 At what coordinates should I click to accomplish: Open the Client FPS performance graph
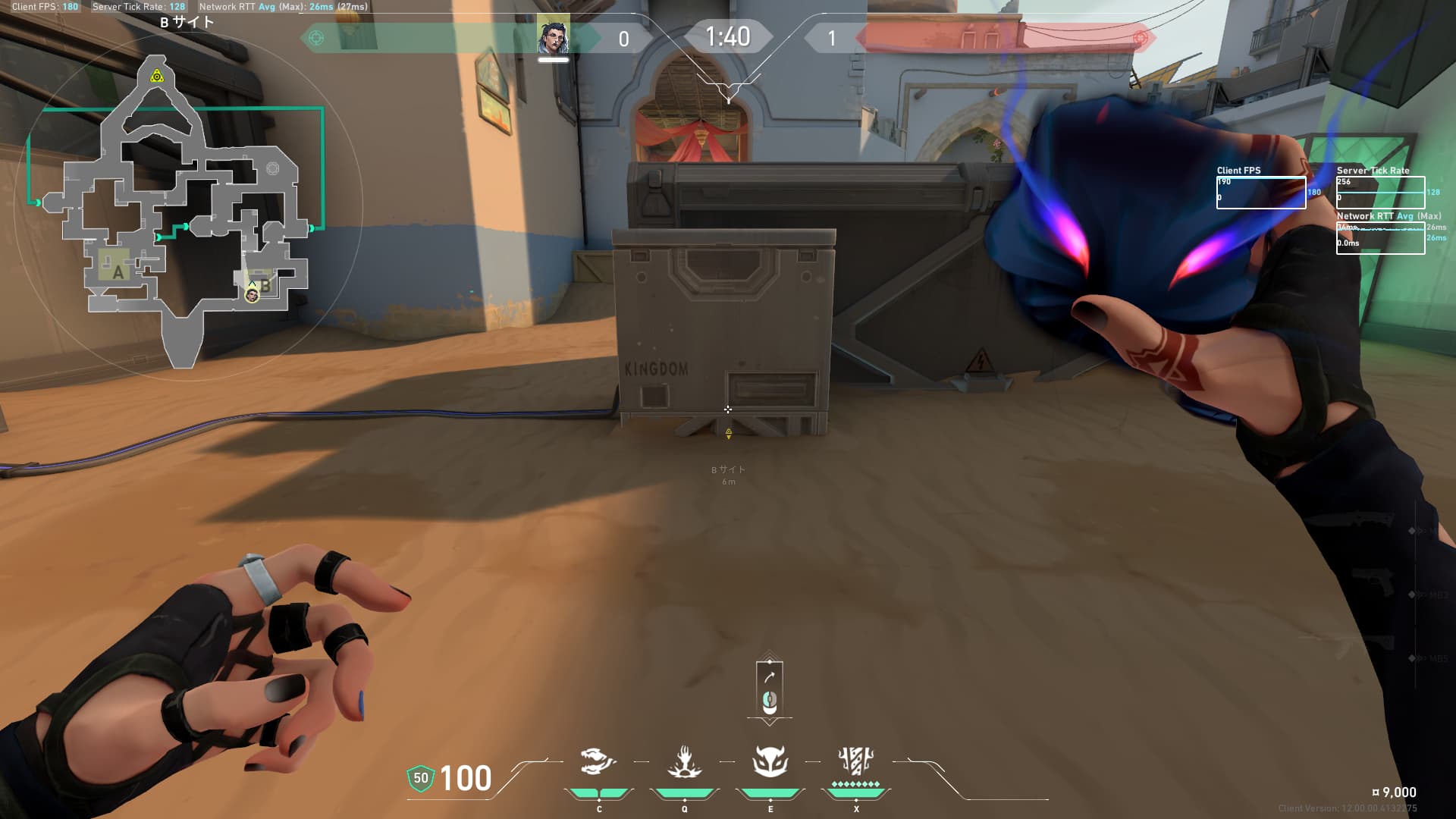[1260, 193]
